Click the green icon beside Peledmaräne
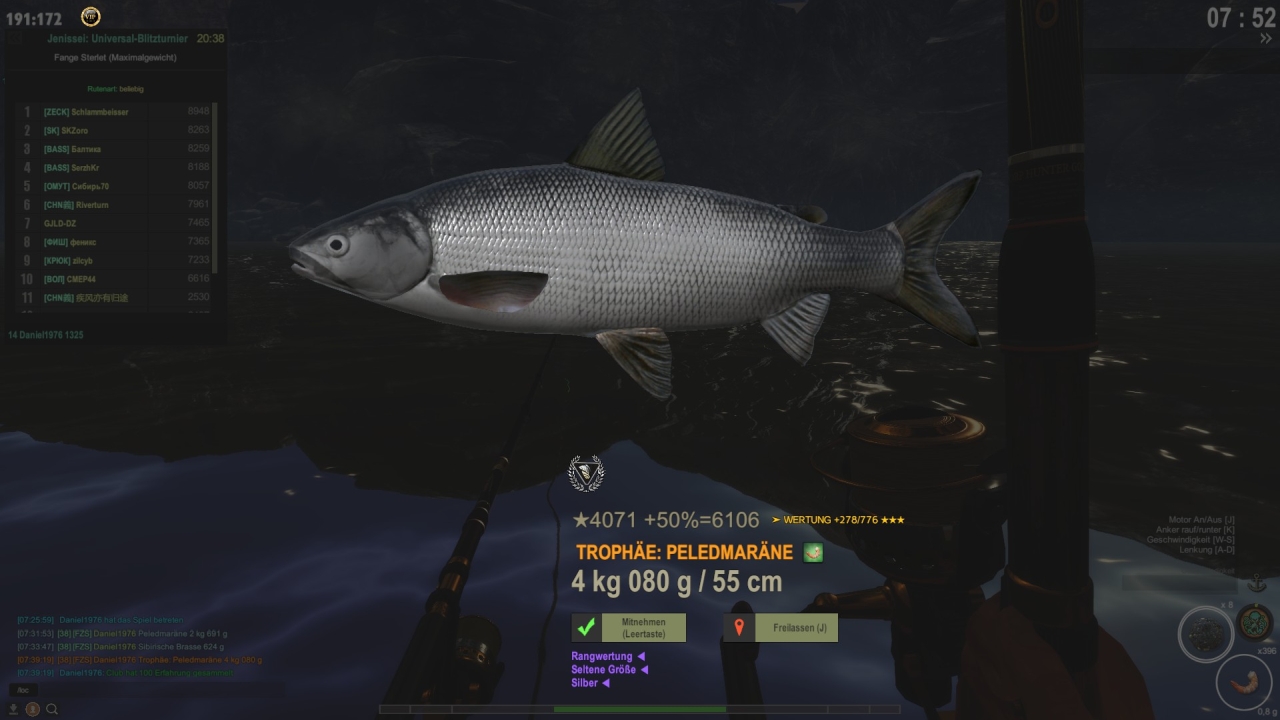This screenshot has width=1280, height=720. 813,552
